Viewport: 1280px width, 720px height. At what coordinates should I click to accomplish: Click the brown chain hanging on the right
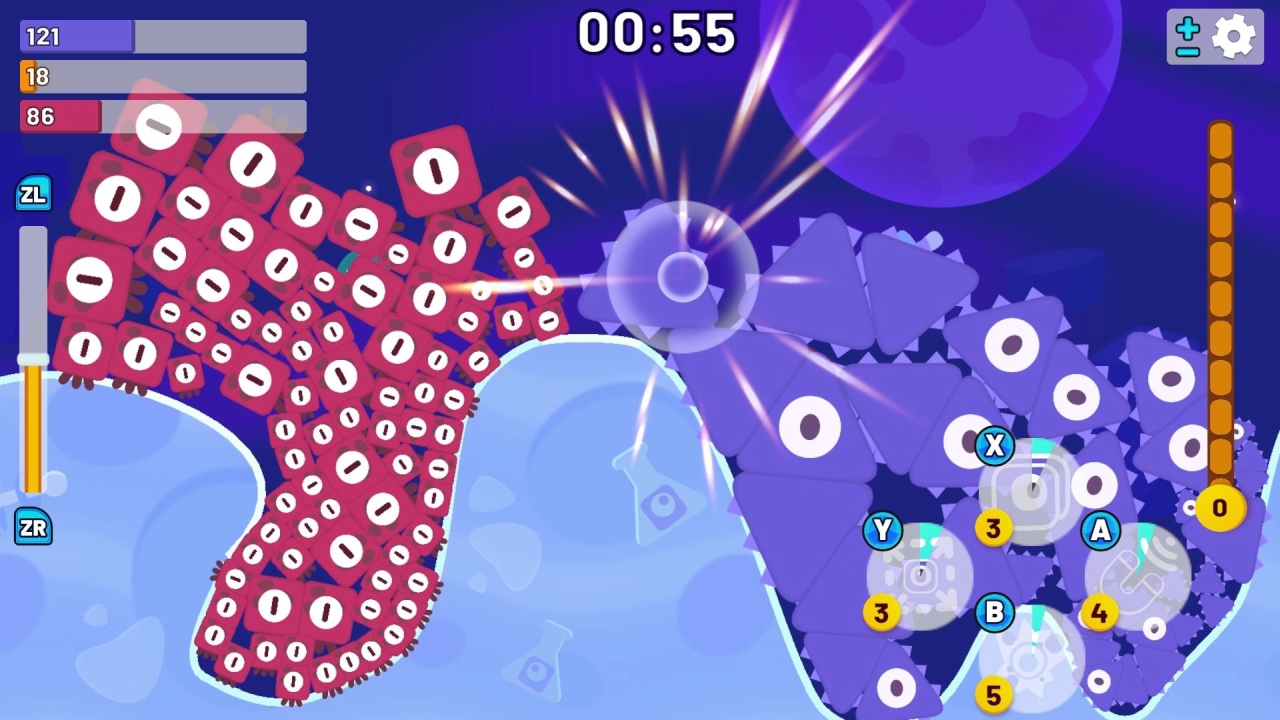1221,300
